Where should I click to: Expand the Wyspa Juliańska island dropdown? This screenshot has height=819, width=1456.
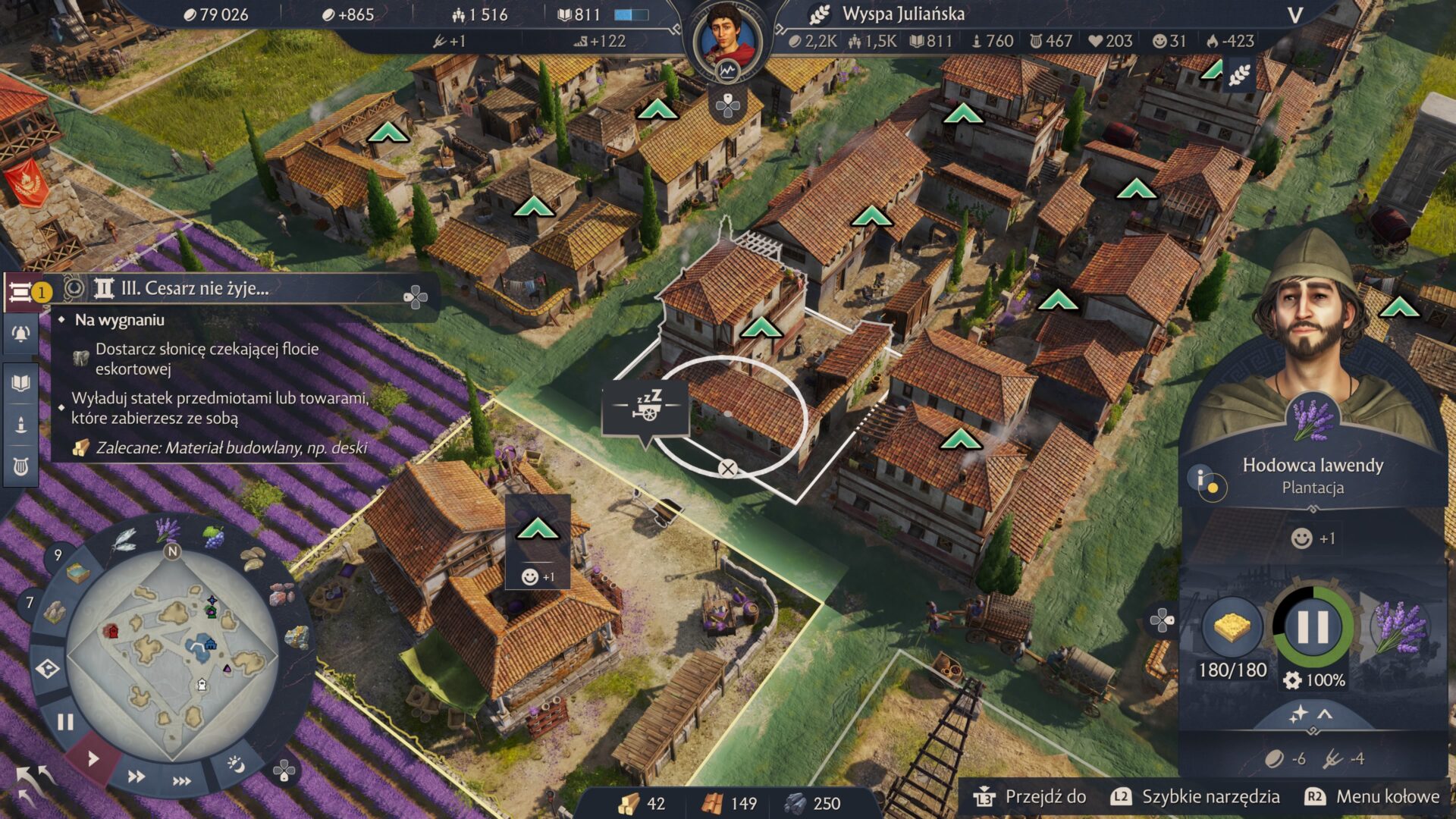[x=1295, y=15]
